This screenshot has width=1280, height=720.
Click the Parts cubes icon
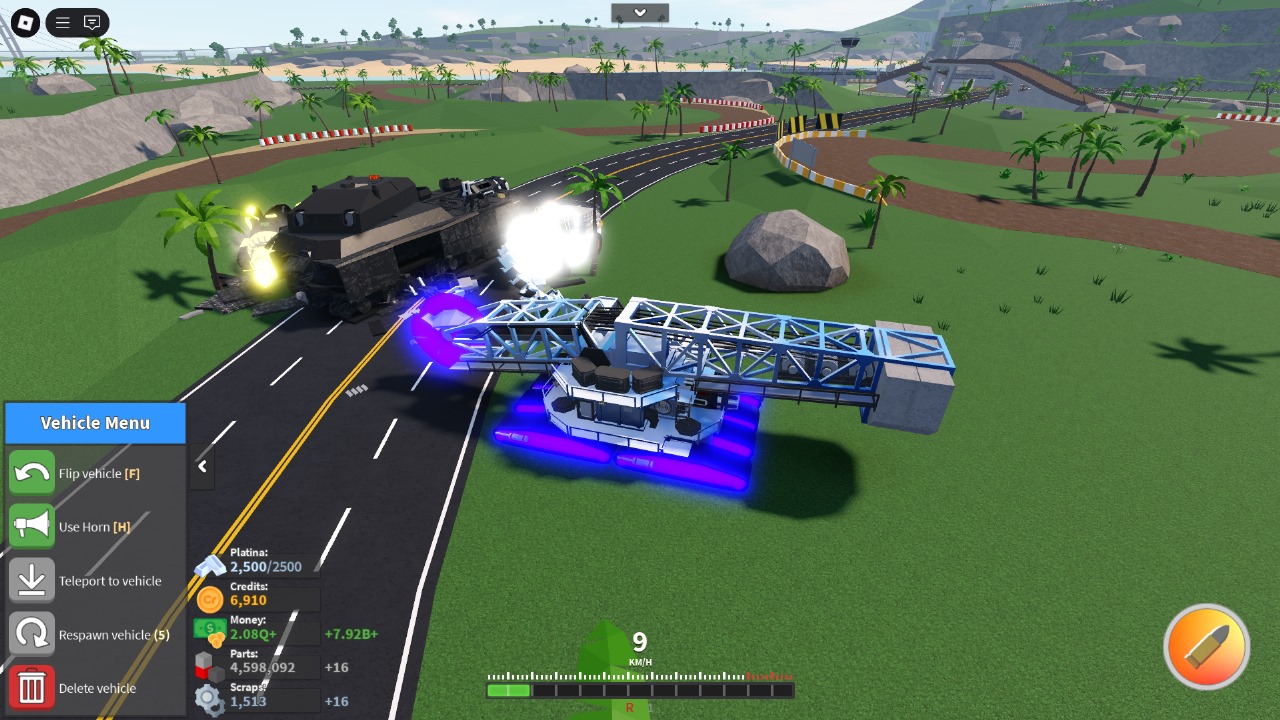point(210,663)
